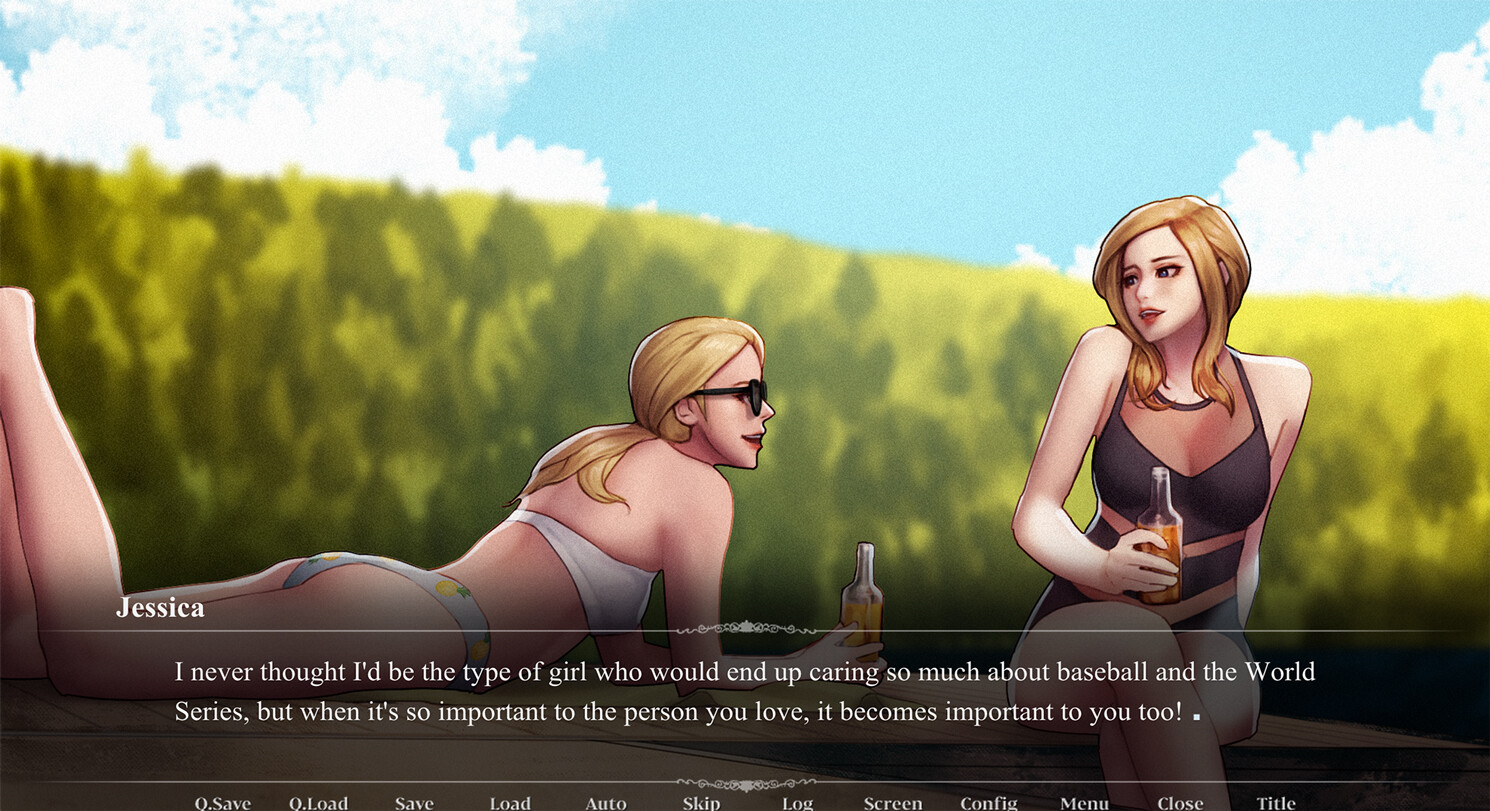1490x811 pixels.
Task: Hide the text box with Close
Action: pos(1180,802)
